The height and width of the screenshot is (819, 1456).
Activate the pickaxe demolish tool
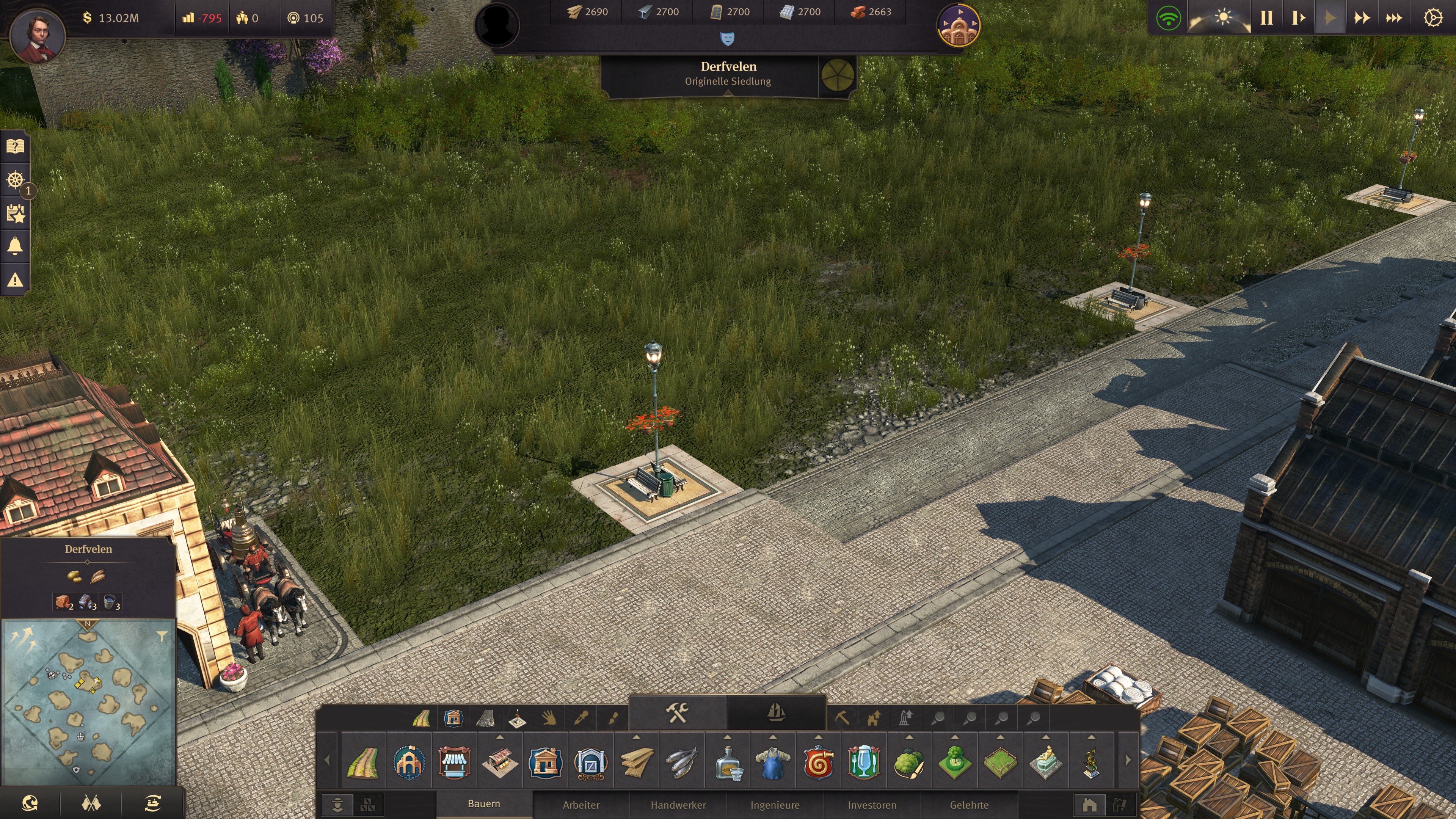(x=842, y=718)
